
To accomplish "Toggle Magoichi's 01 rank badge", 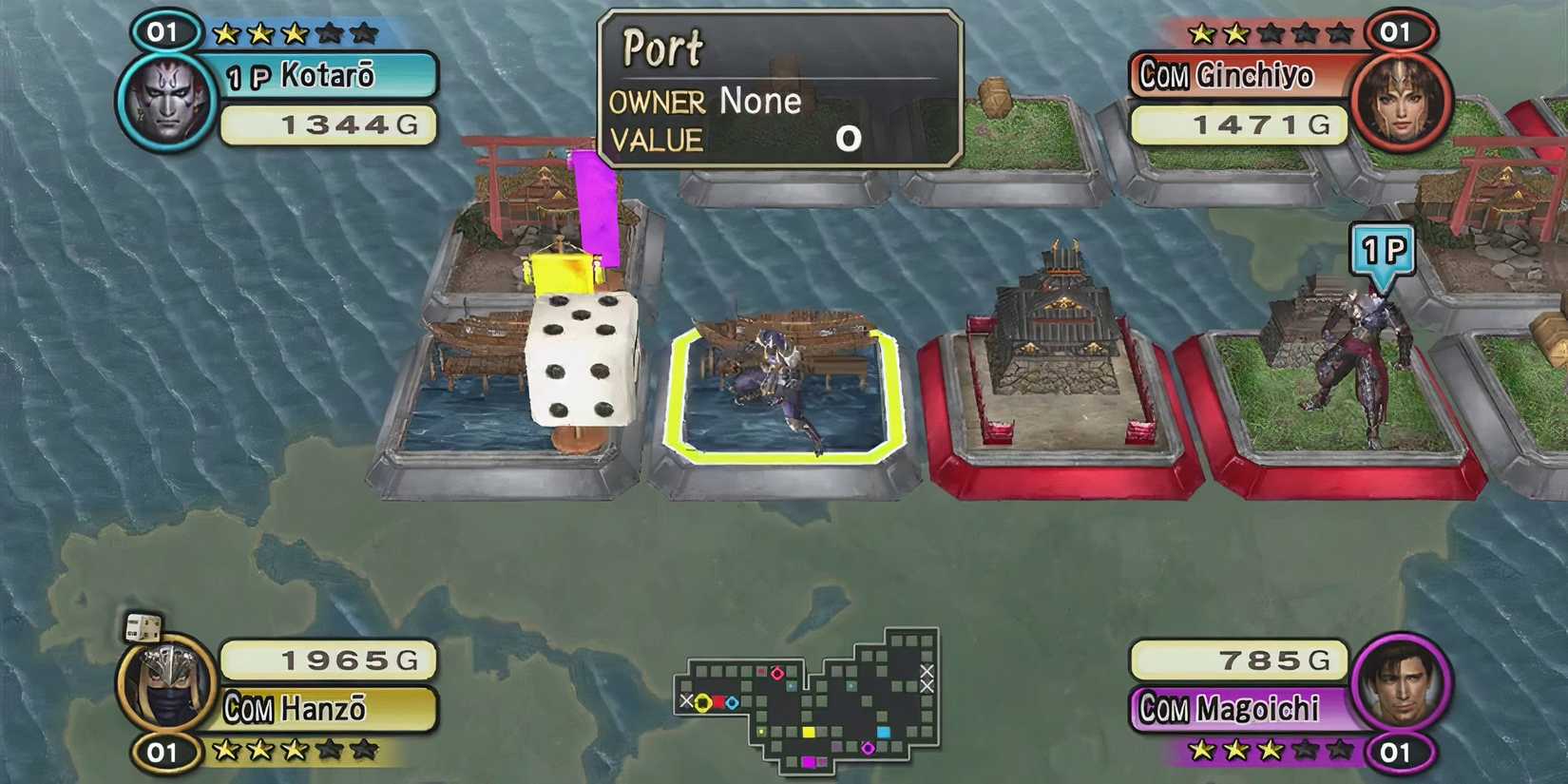I will pyautogui.click(x=1395, y=750).
